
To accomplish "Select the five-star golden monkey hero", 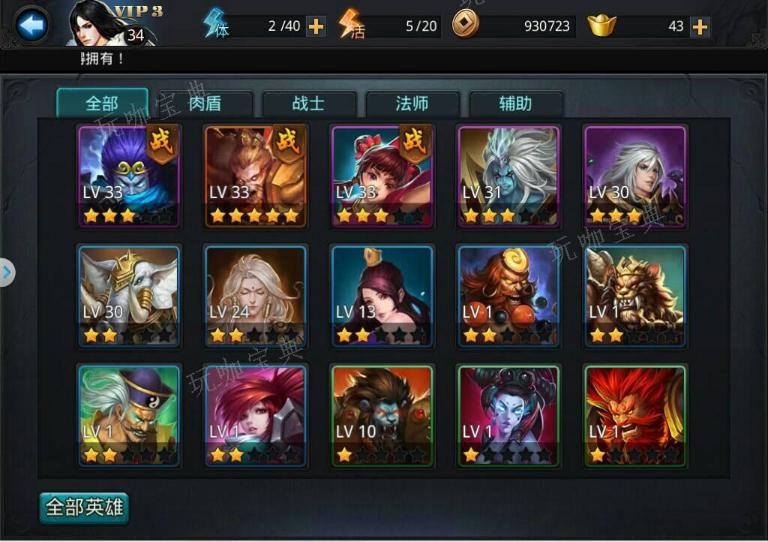I will 255,176.
